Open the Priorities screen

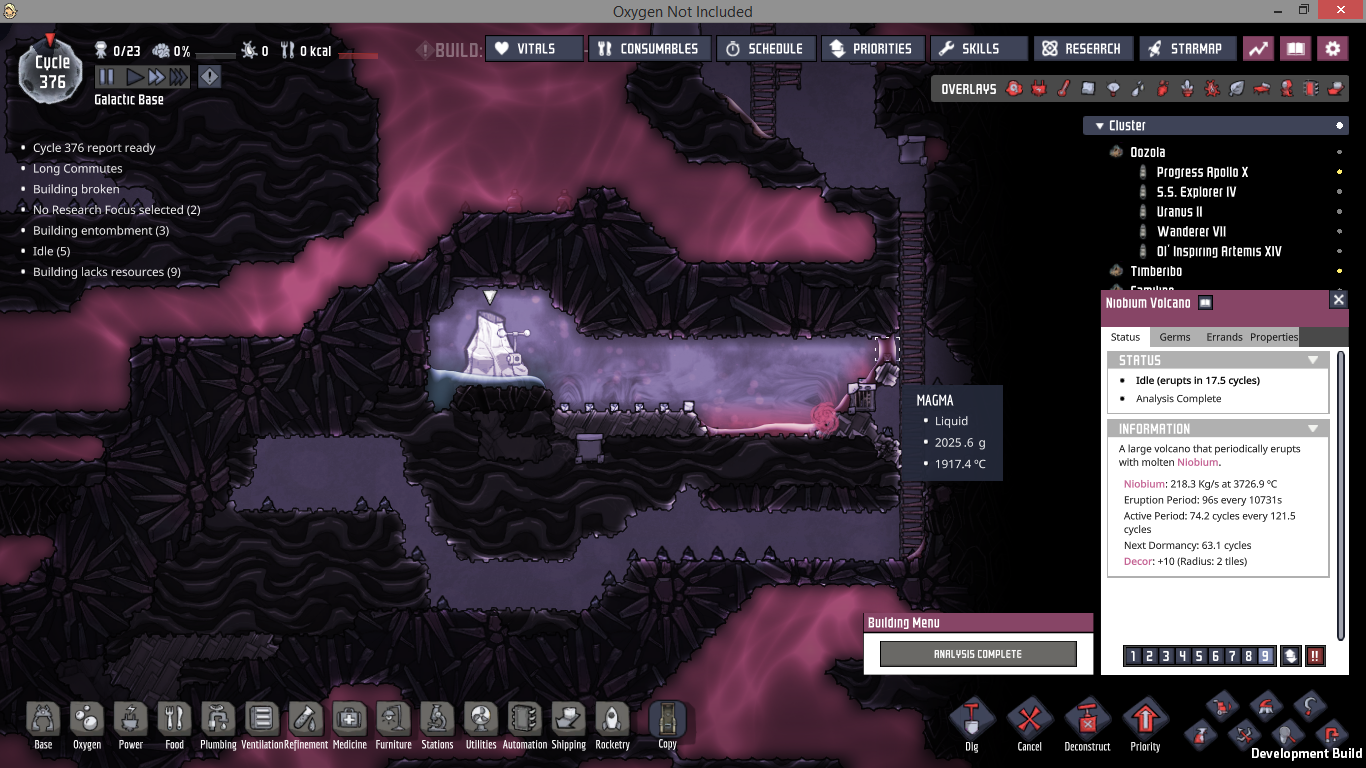click(x=871, y=49)
